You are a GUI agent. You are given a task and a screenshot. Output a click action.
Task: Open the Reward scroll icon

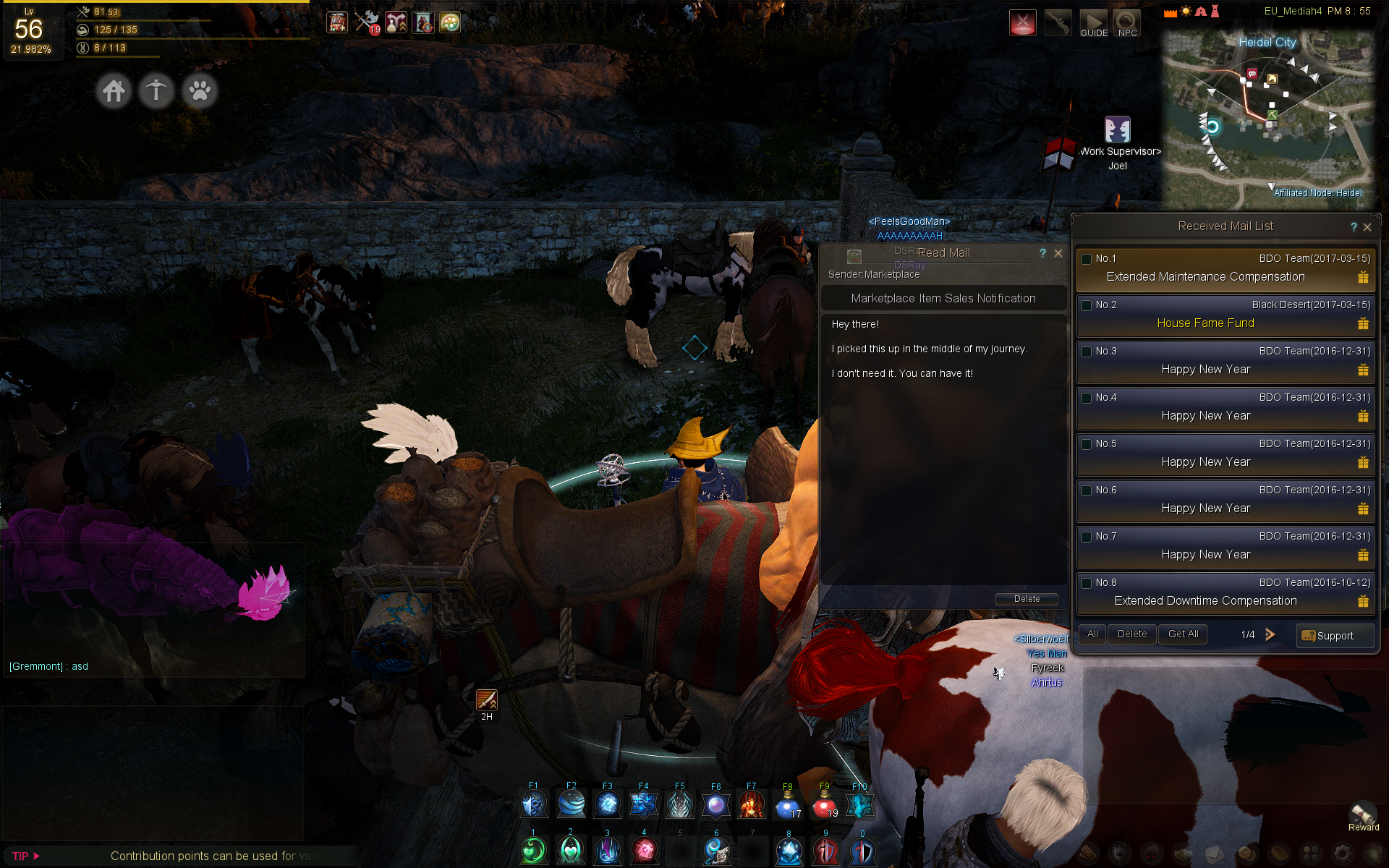tap(1363, 814)
